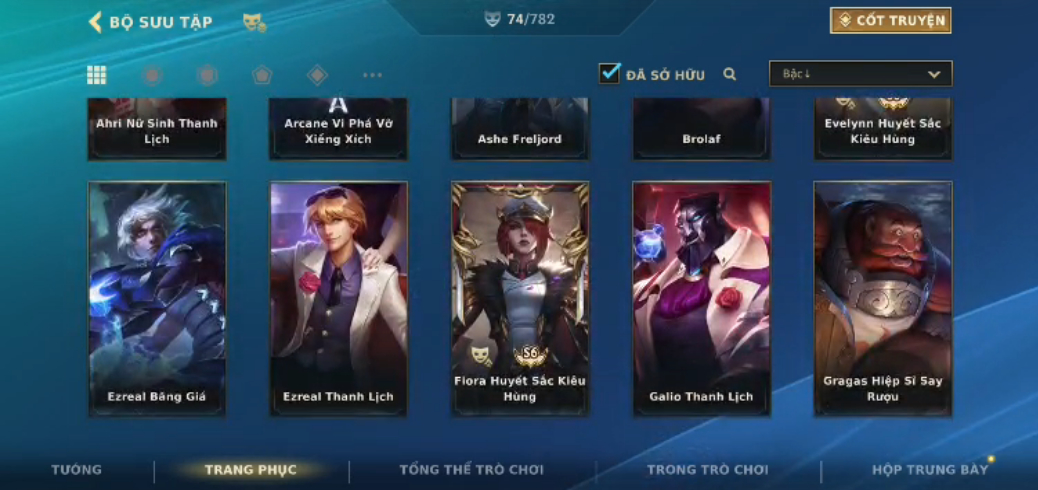The image size is (1038, 490).
Task: Pick the Gragas Hiệp Sĩ Say Rượu skin
Action: [x=882, y=297]
